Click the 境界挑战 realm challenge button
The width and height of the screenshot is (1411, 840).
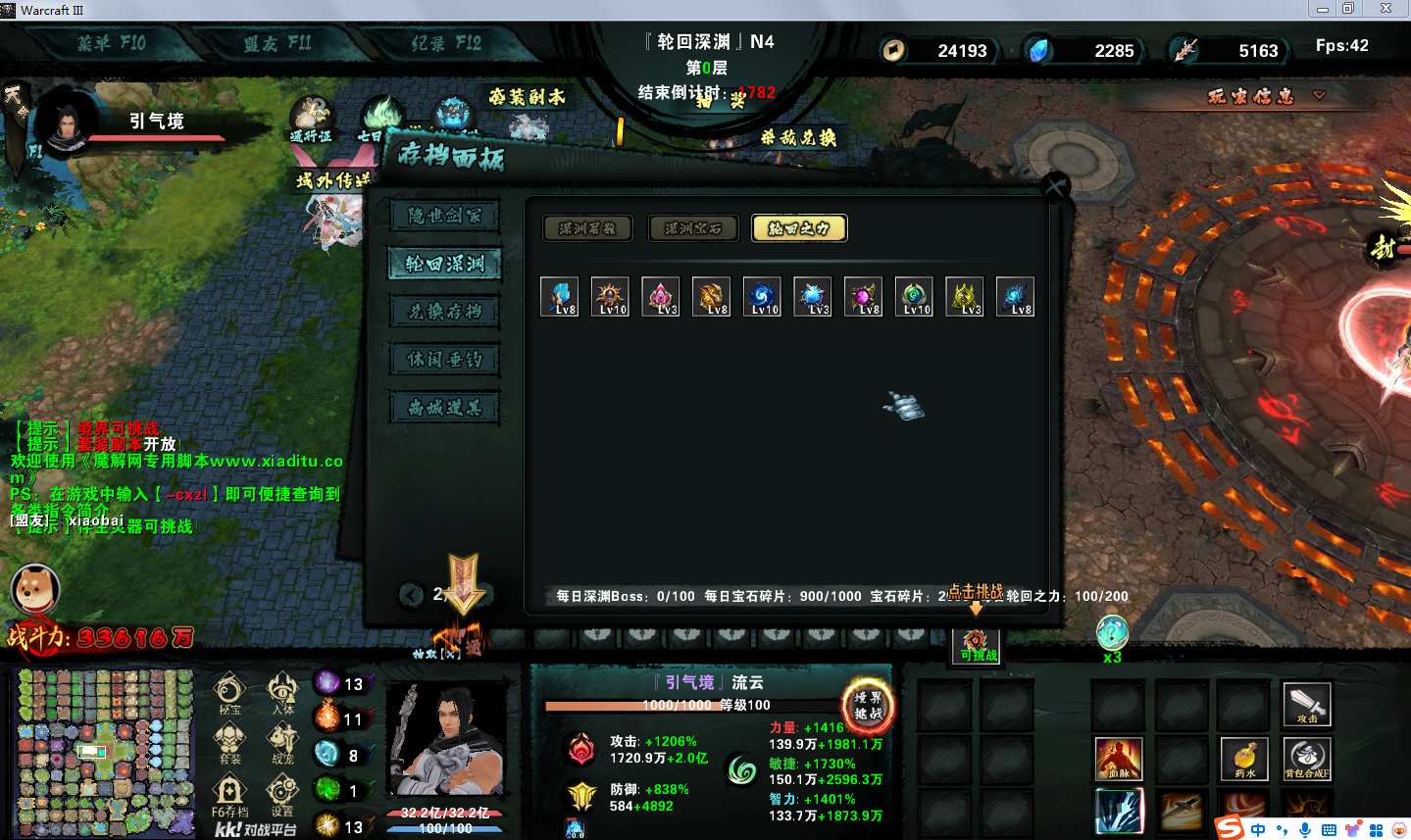click(x=868, y=704)
